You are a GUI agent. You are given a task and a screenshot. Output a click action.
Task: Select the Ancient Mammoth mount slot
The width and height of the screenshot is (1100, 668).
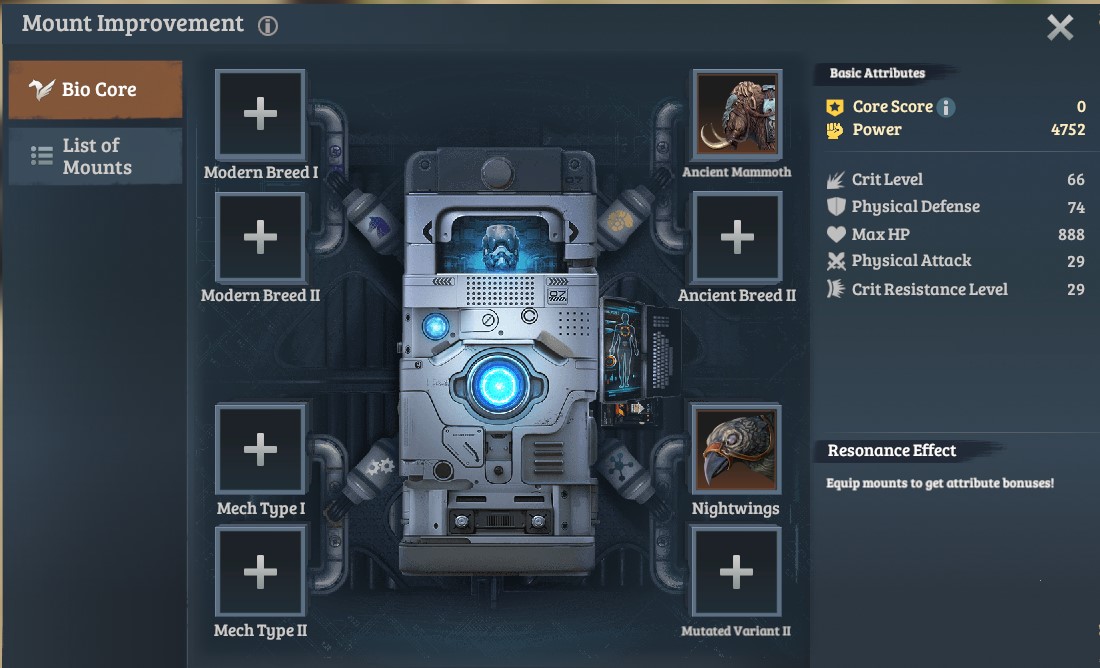(x=737, y=113)
